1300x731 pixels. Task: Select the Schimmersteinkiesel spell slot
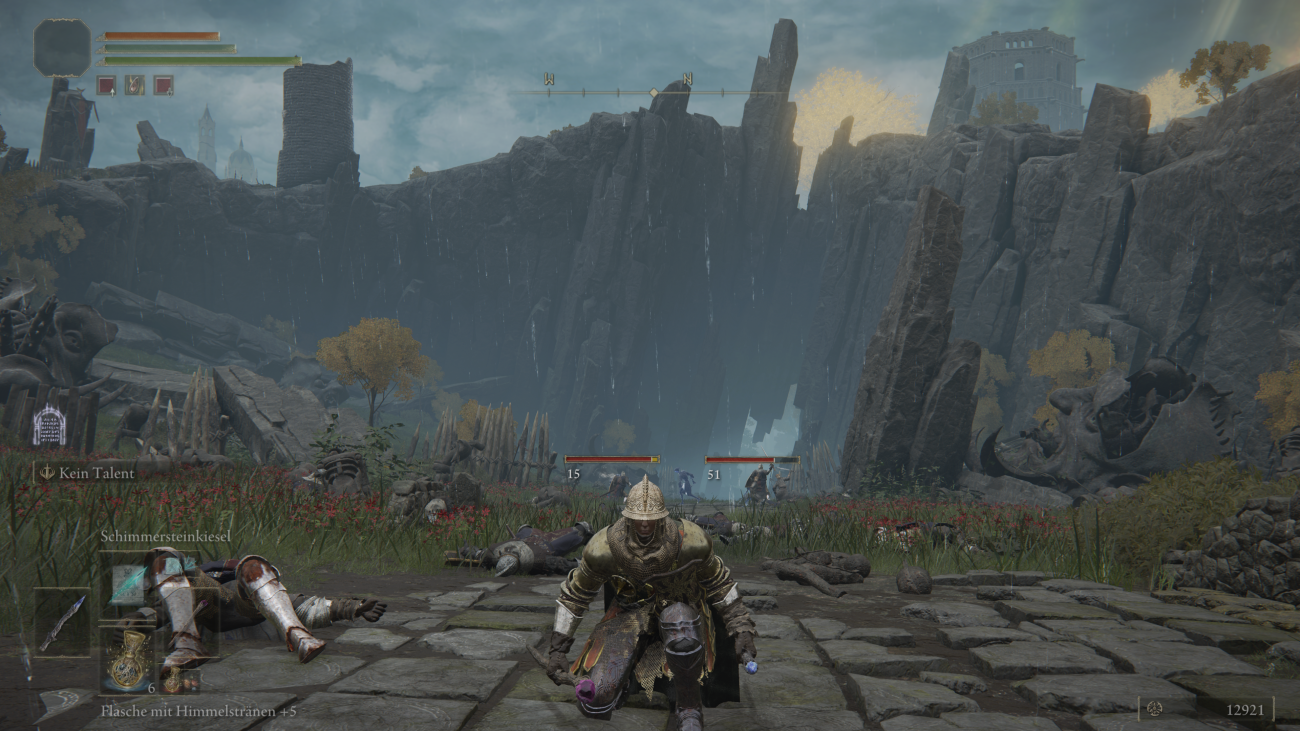click(127, 584)
